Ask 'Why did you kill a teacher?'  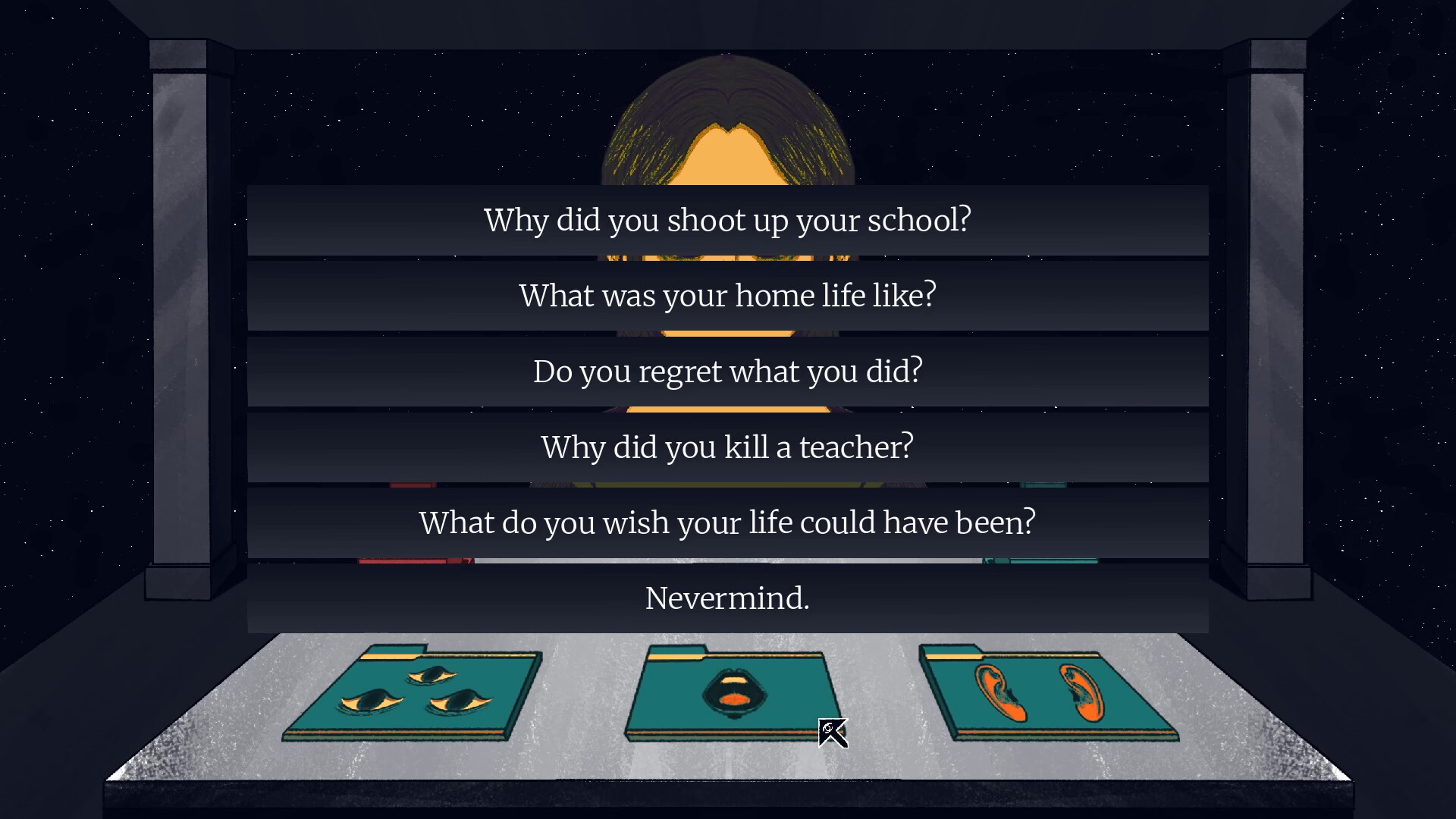[726, 447]
